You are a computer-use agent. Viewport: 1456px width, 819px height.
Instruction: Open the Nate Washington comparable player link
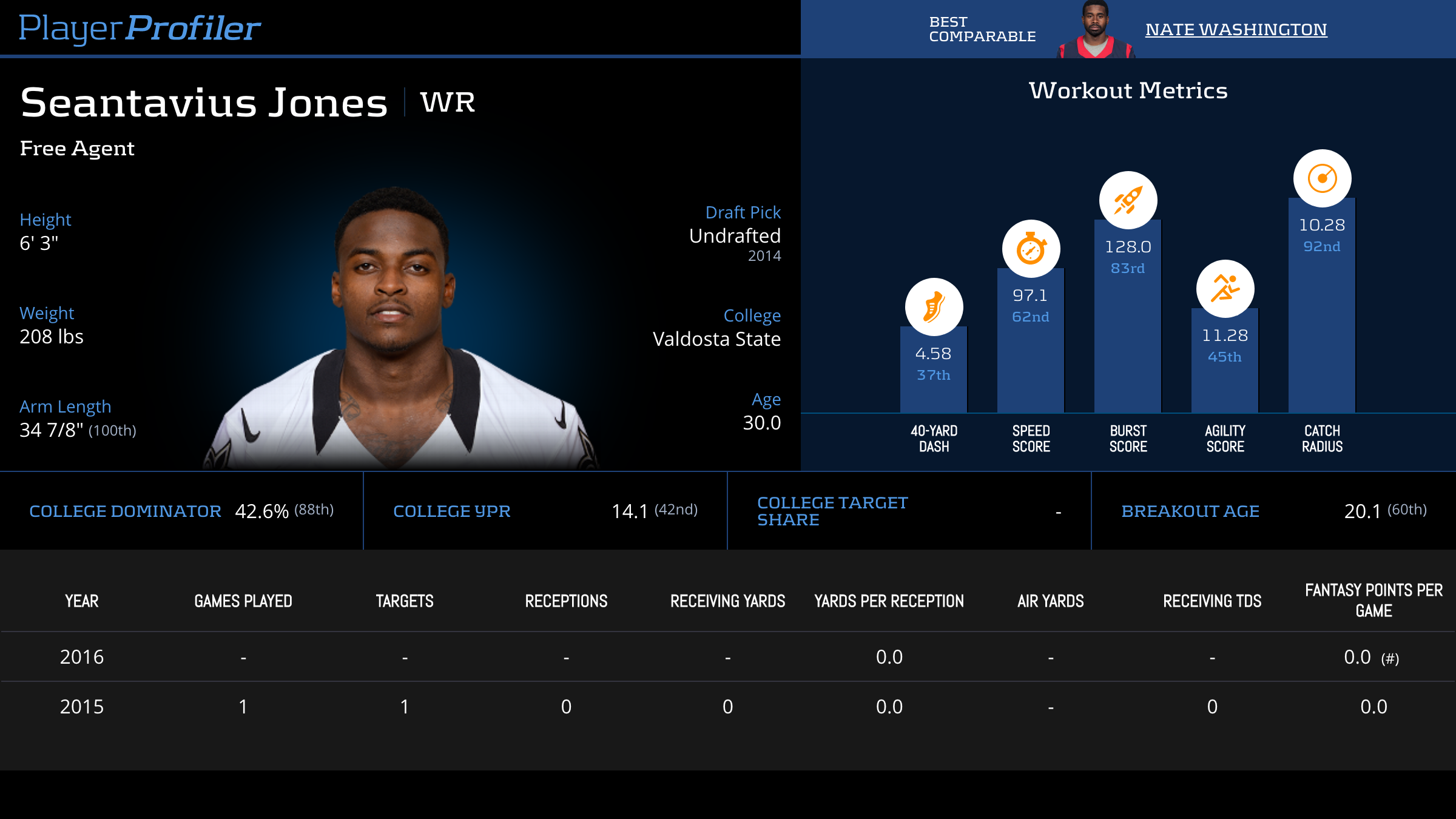(1236, 29)
